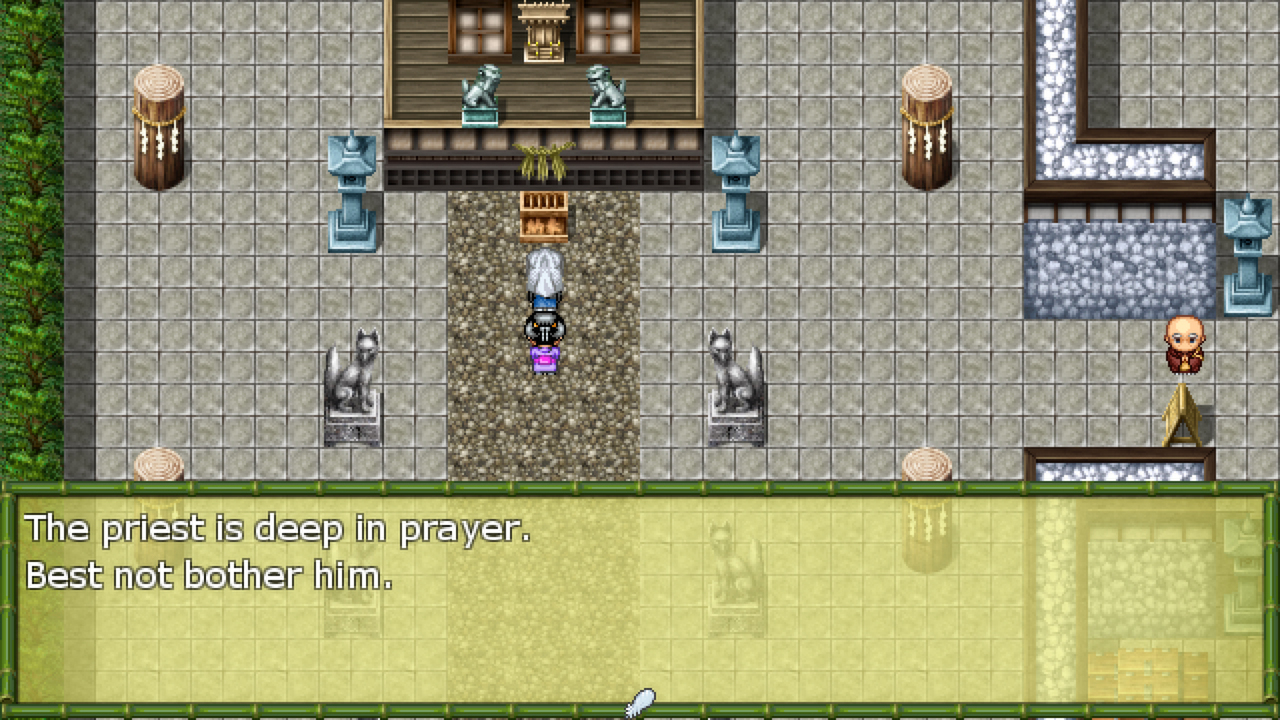Click the right blue stone lantern
Viewport: 1280px width, 720px height.
736,190
